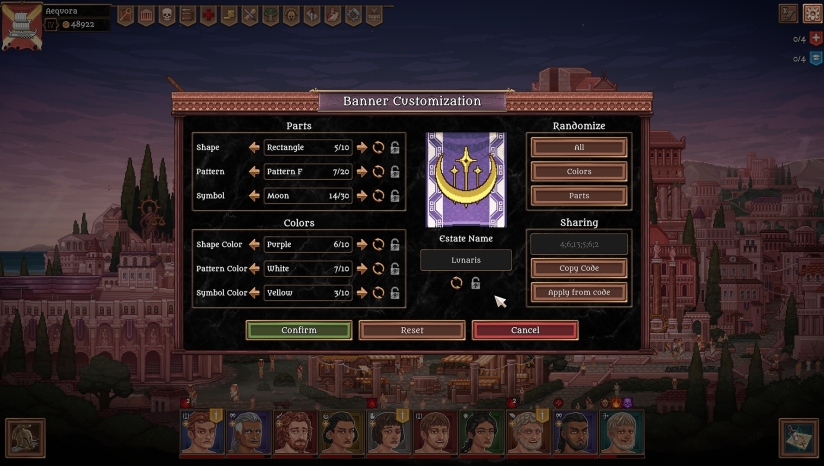Apply banner from code
Screen dimensions: 824x466
pos(579,292)
